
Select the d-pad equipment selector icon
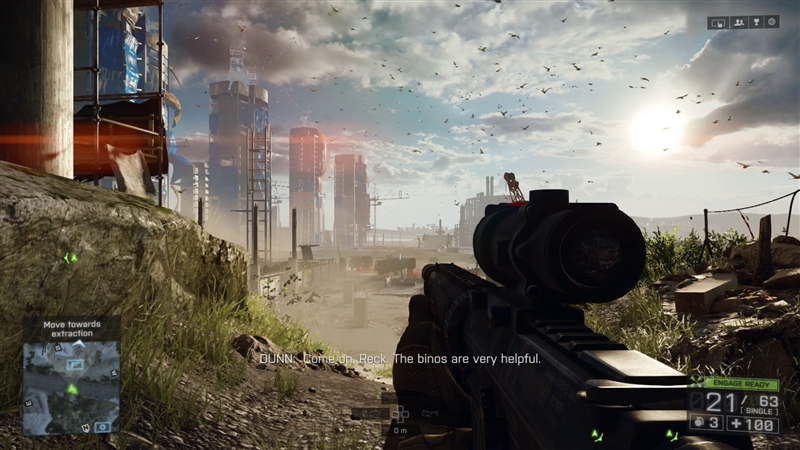pyautogui.click(x=400, y=412)
